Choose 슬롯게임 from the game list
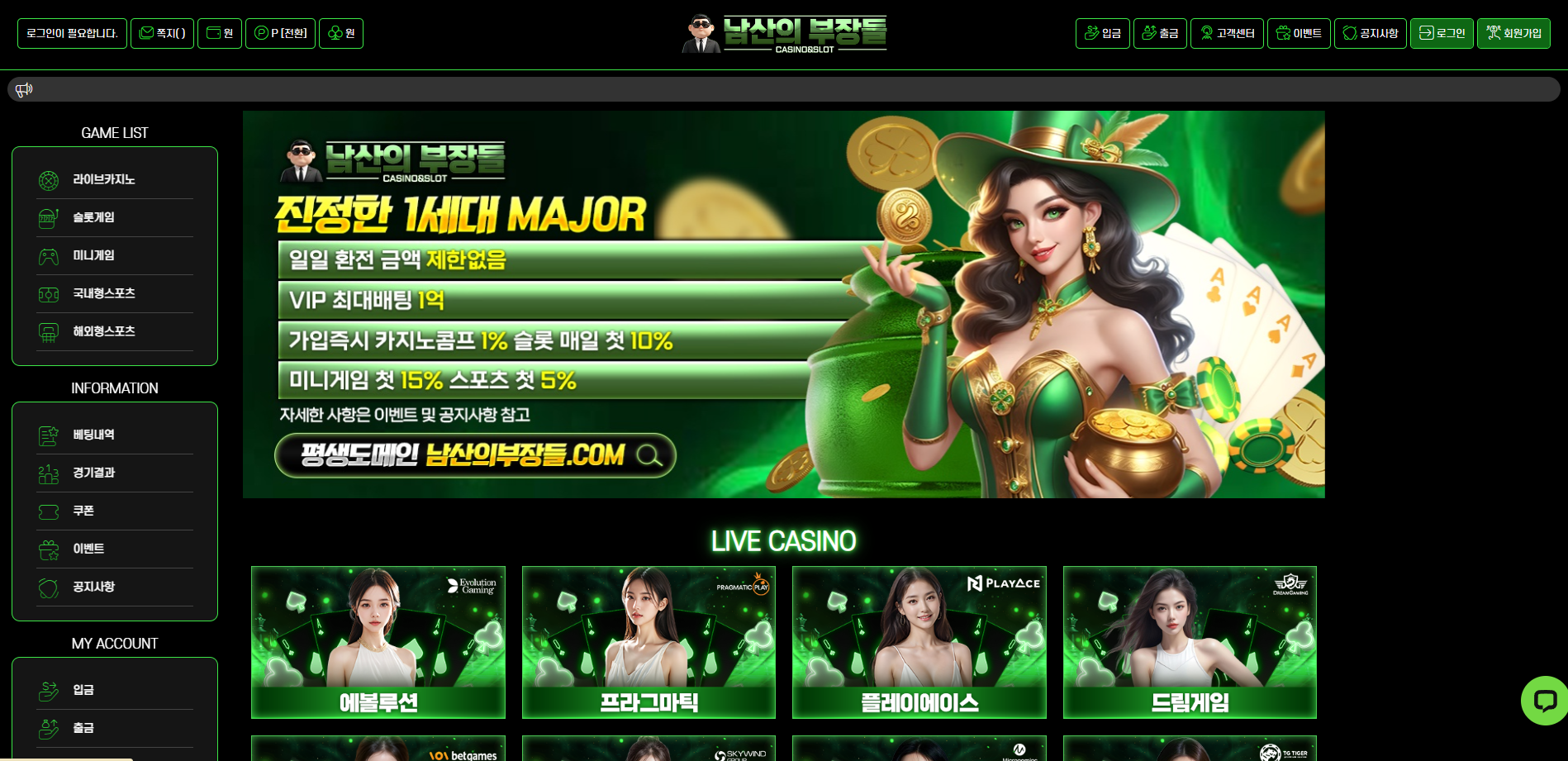Viewport: 1568px width, 761px height. click(x=94, y=217)
